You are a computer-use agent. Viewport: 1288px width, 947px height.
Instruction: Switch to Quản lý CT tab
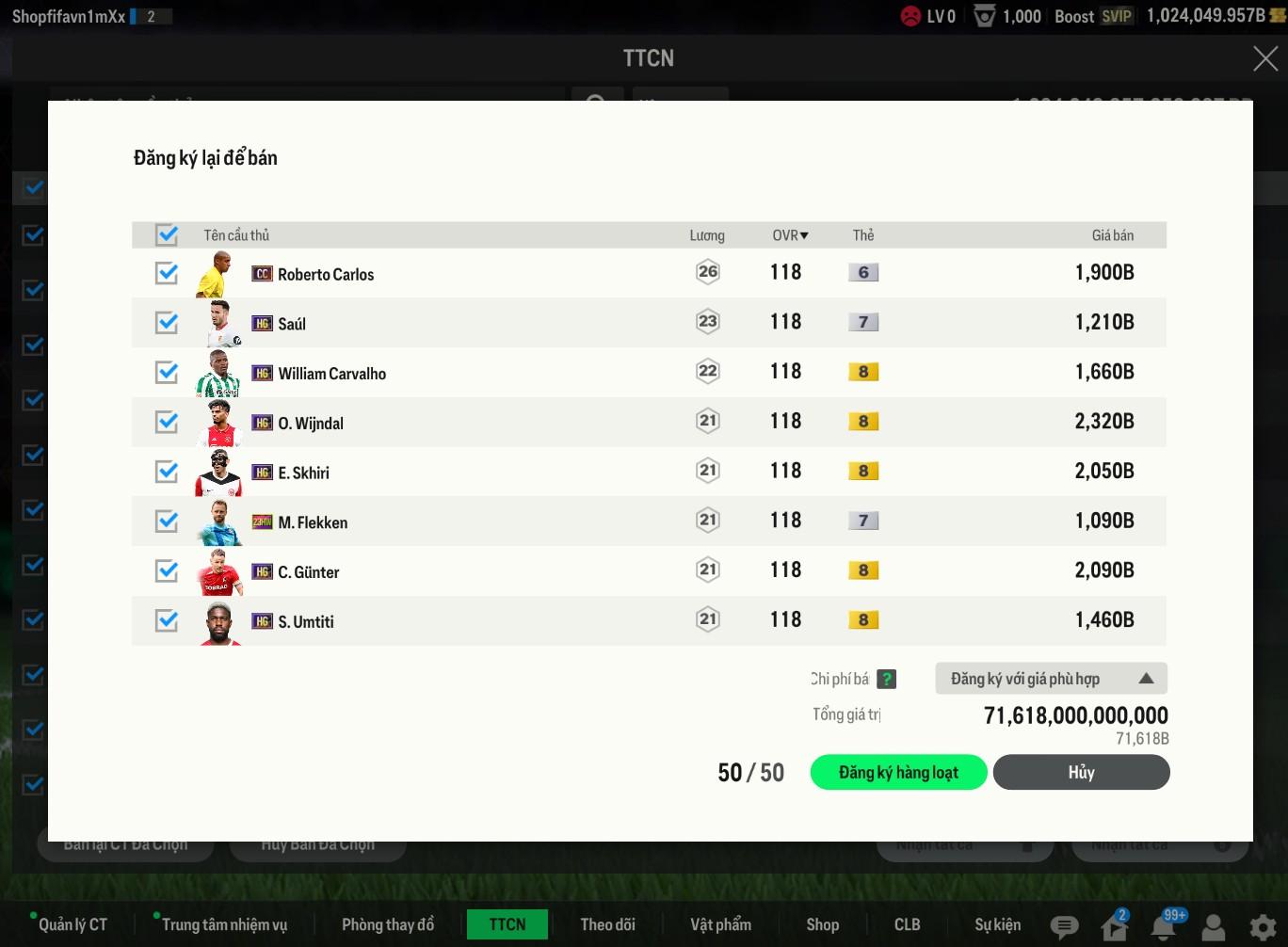72,924
